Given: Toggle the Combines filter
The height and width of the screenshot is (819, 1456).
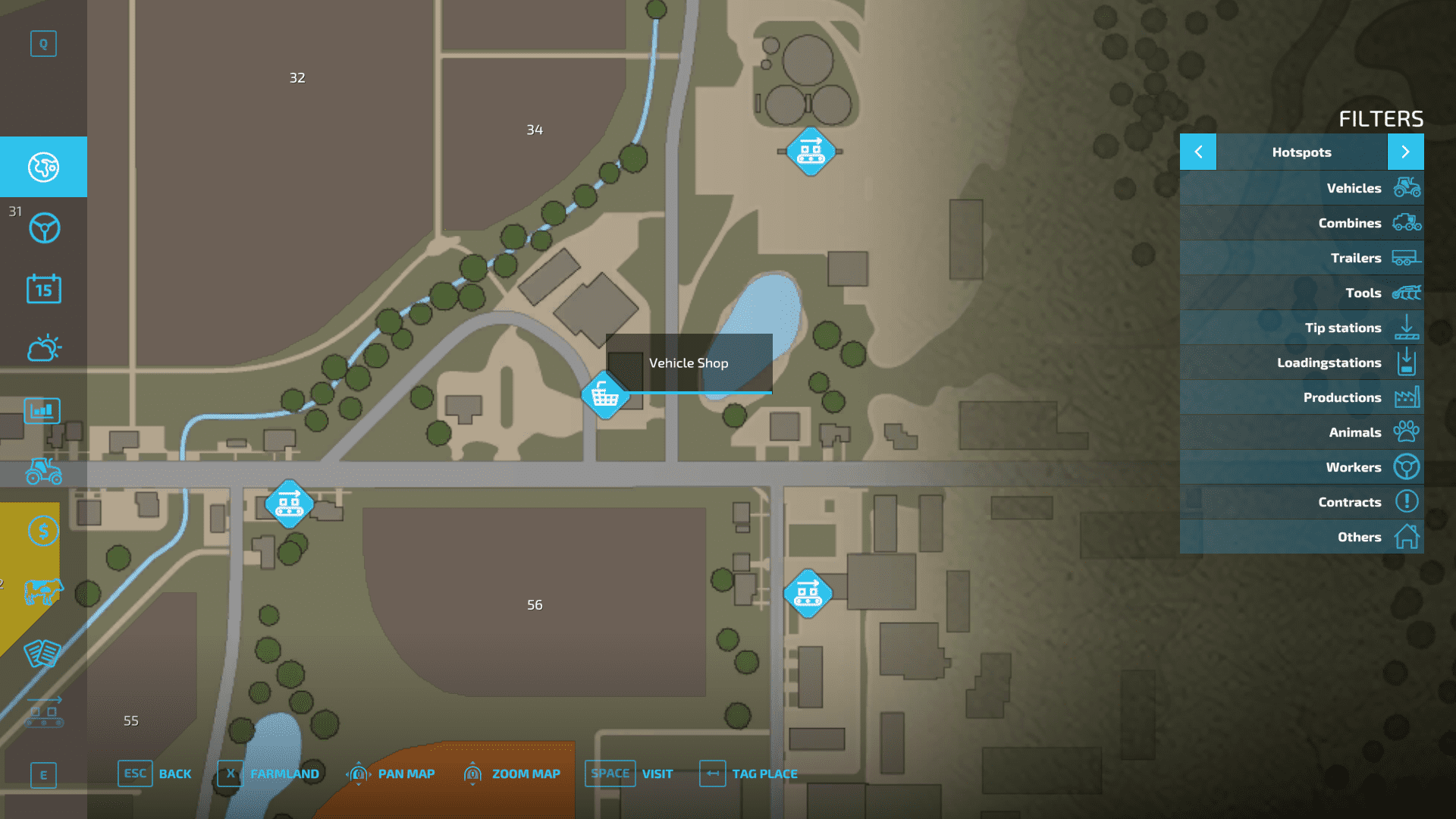Looking at the screenshot, I should [1301, 223].
